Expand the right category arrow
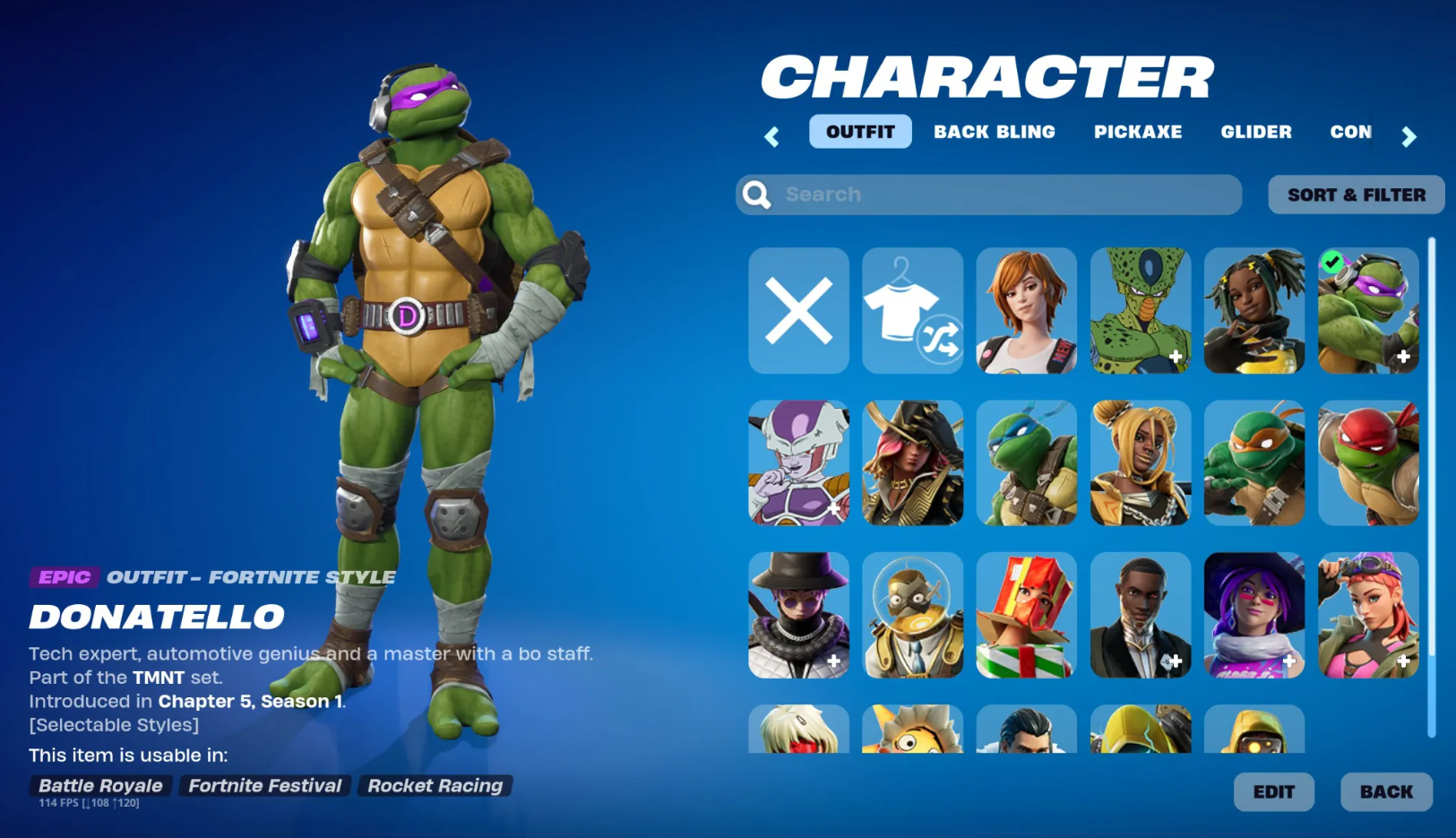Viewport: 1456px width, 838px height. point(1409,136)
